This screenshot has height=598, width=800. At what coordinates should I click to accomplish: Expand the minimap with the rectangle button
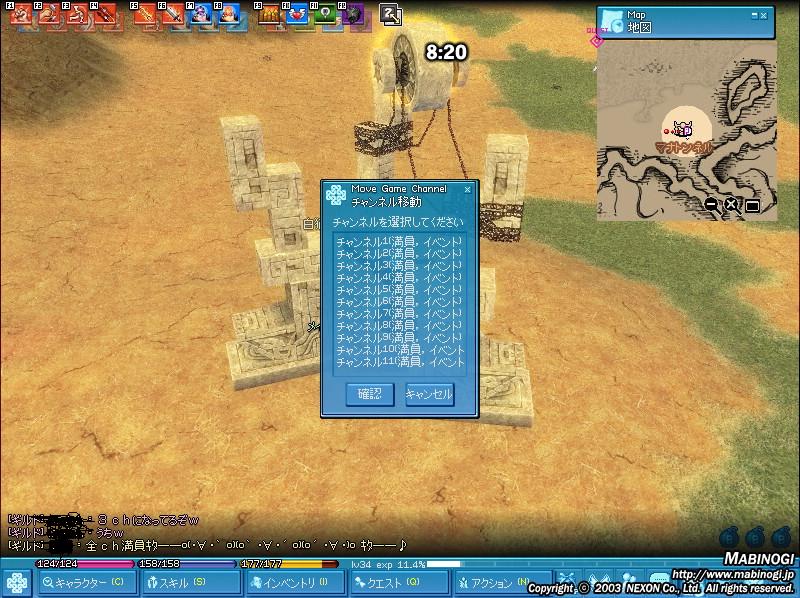click(x=752, y=206)
